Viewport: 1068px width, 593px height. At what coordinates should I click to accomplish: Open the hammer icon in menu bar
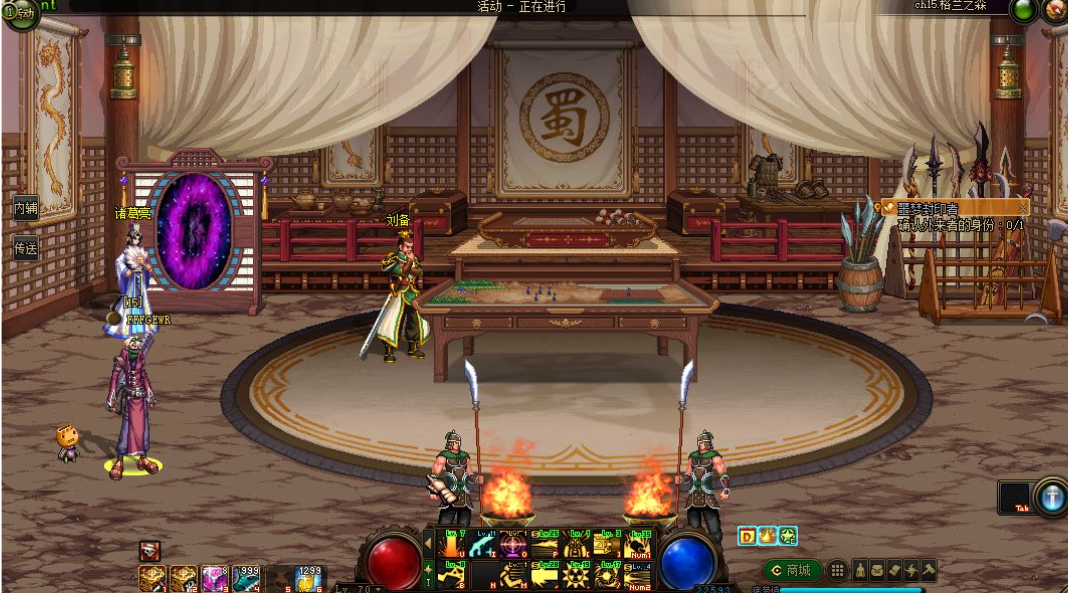[928, 570]
